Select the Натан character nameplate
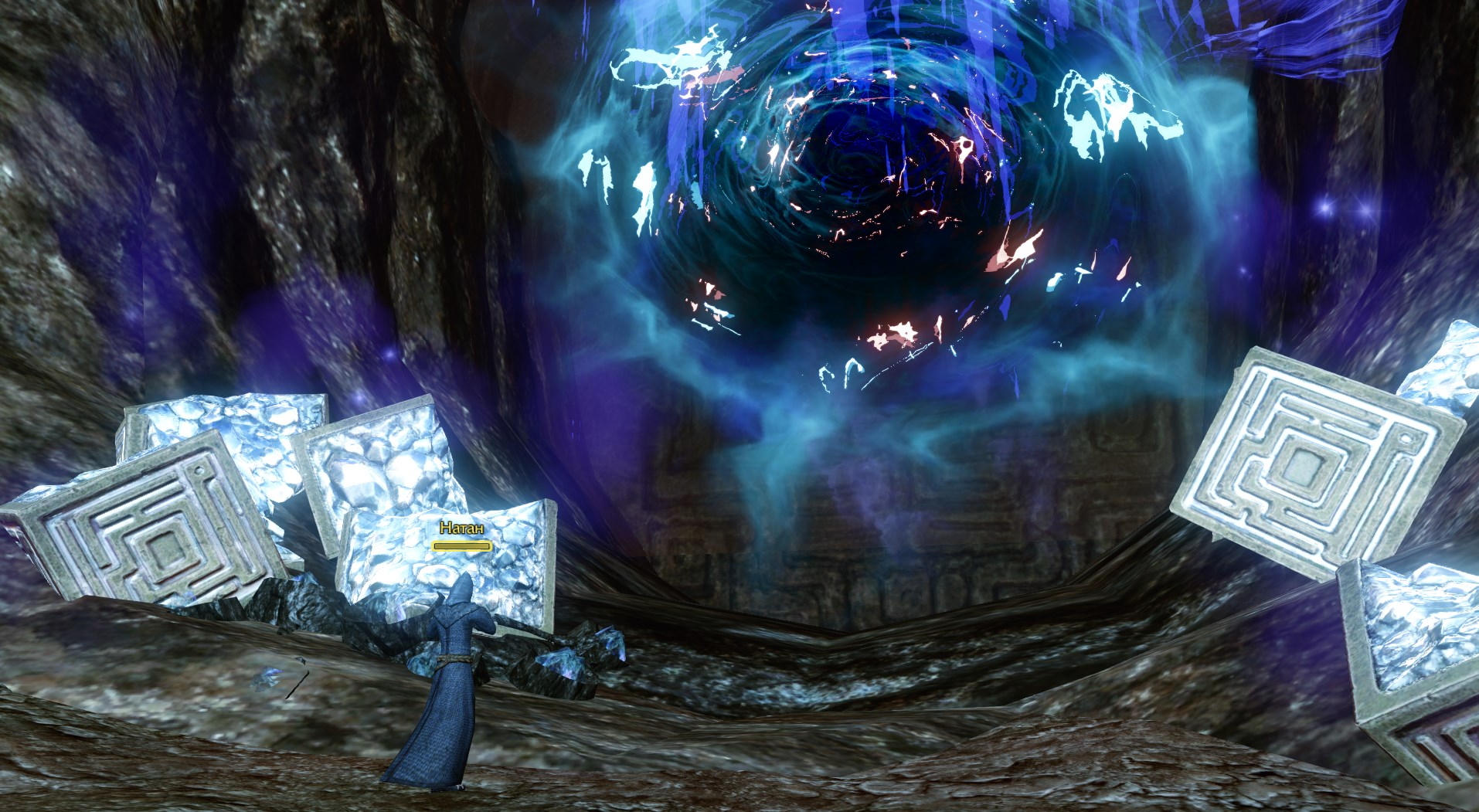This screenshot has height=812, width=1479. 461,529
